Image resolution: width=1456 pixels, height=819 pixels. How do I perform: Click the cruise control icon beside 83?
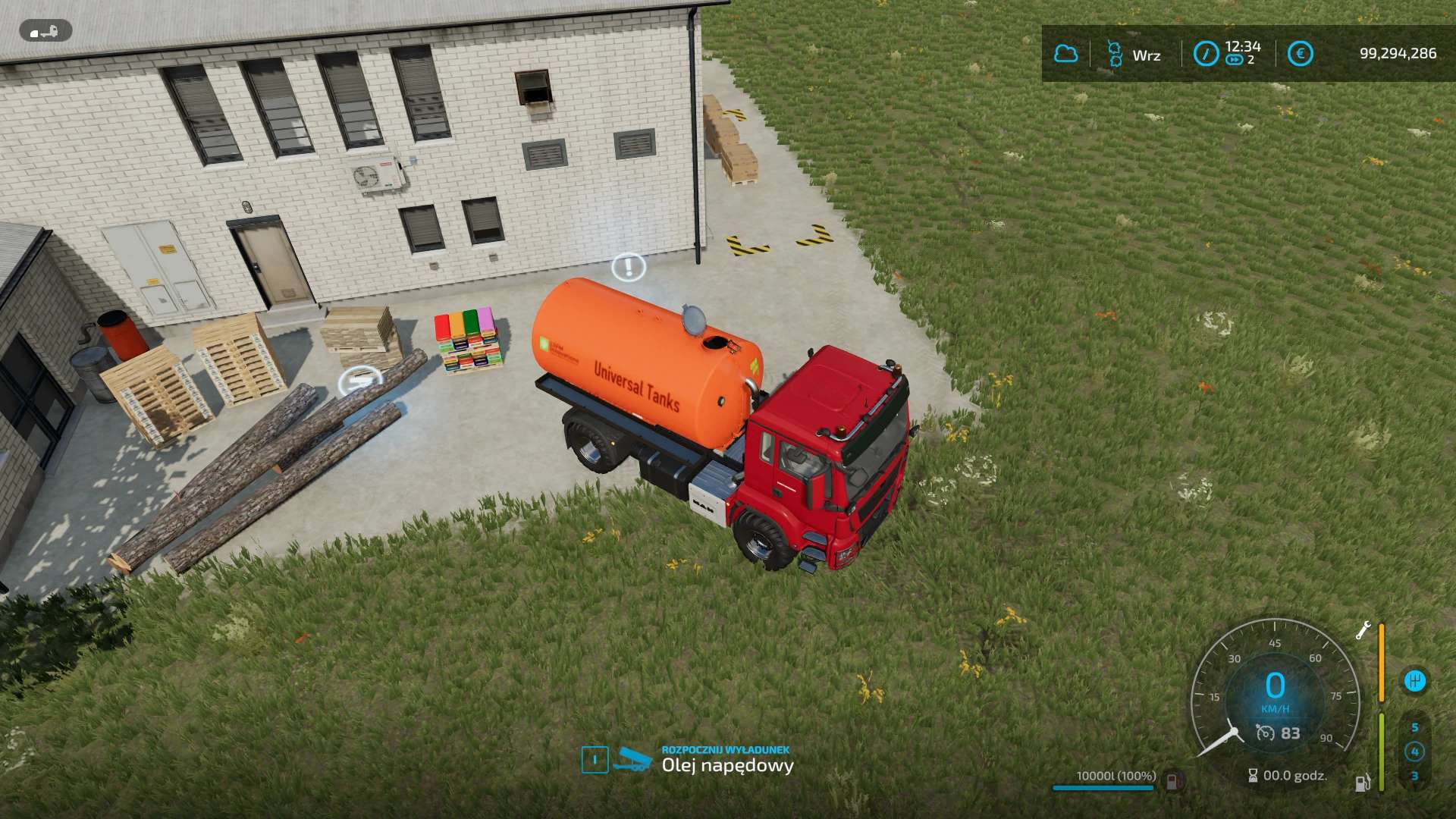pyautogui.click(x=1265, y=733)
